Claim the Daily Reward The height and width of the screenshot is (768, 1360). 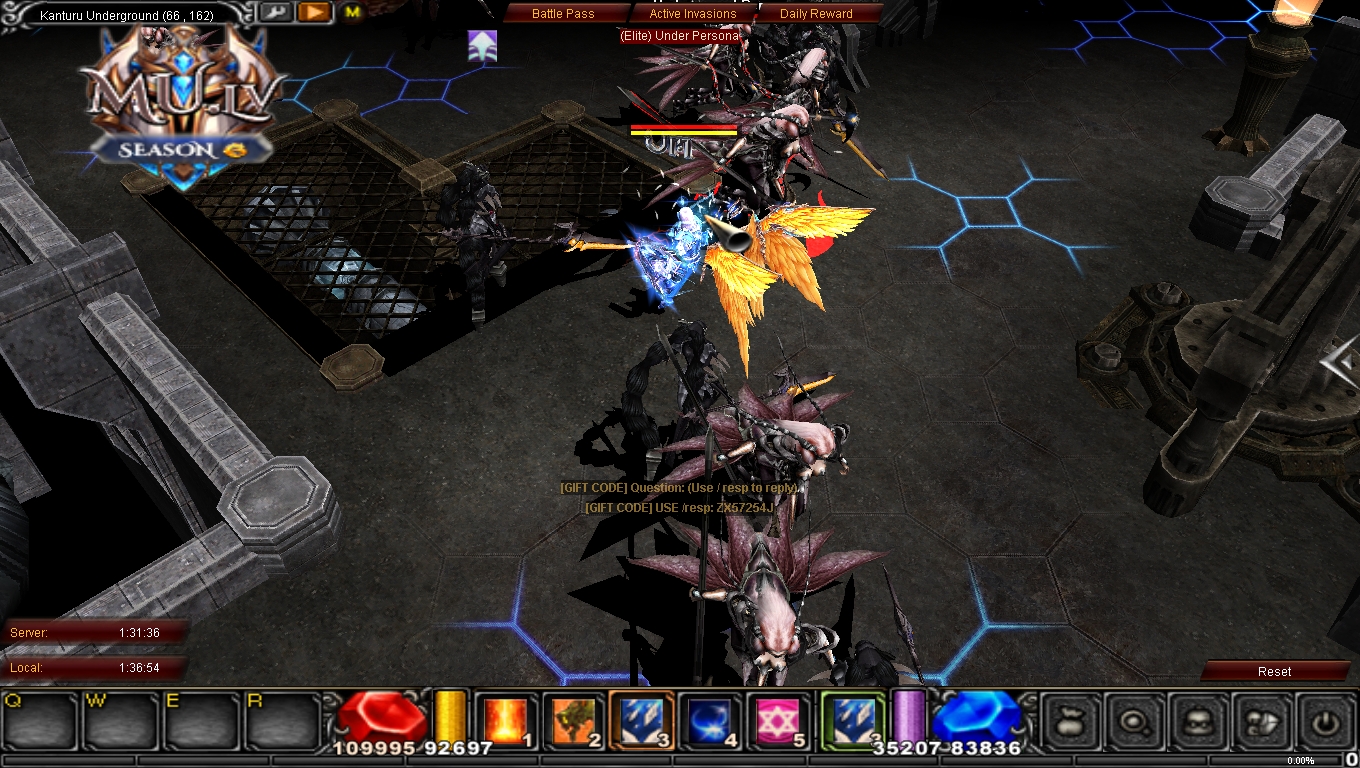click(818, 13)
